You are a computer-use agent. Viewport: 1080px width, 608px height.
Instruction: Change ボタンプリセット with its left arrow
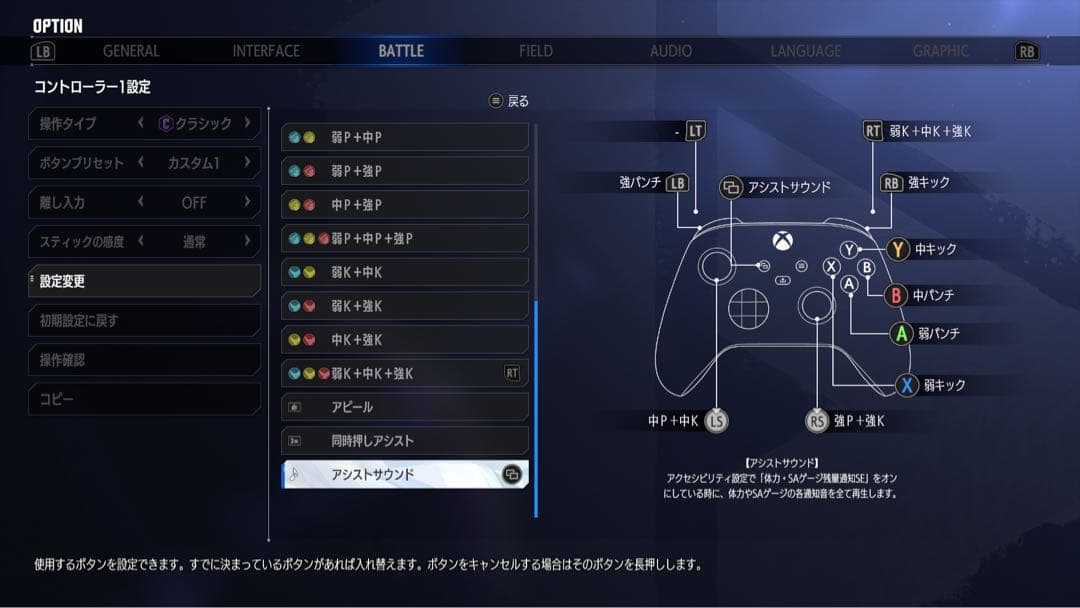click(141, 163)
